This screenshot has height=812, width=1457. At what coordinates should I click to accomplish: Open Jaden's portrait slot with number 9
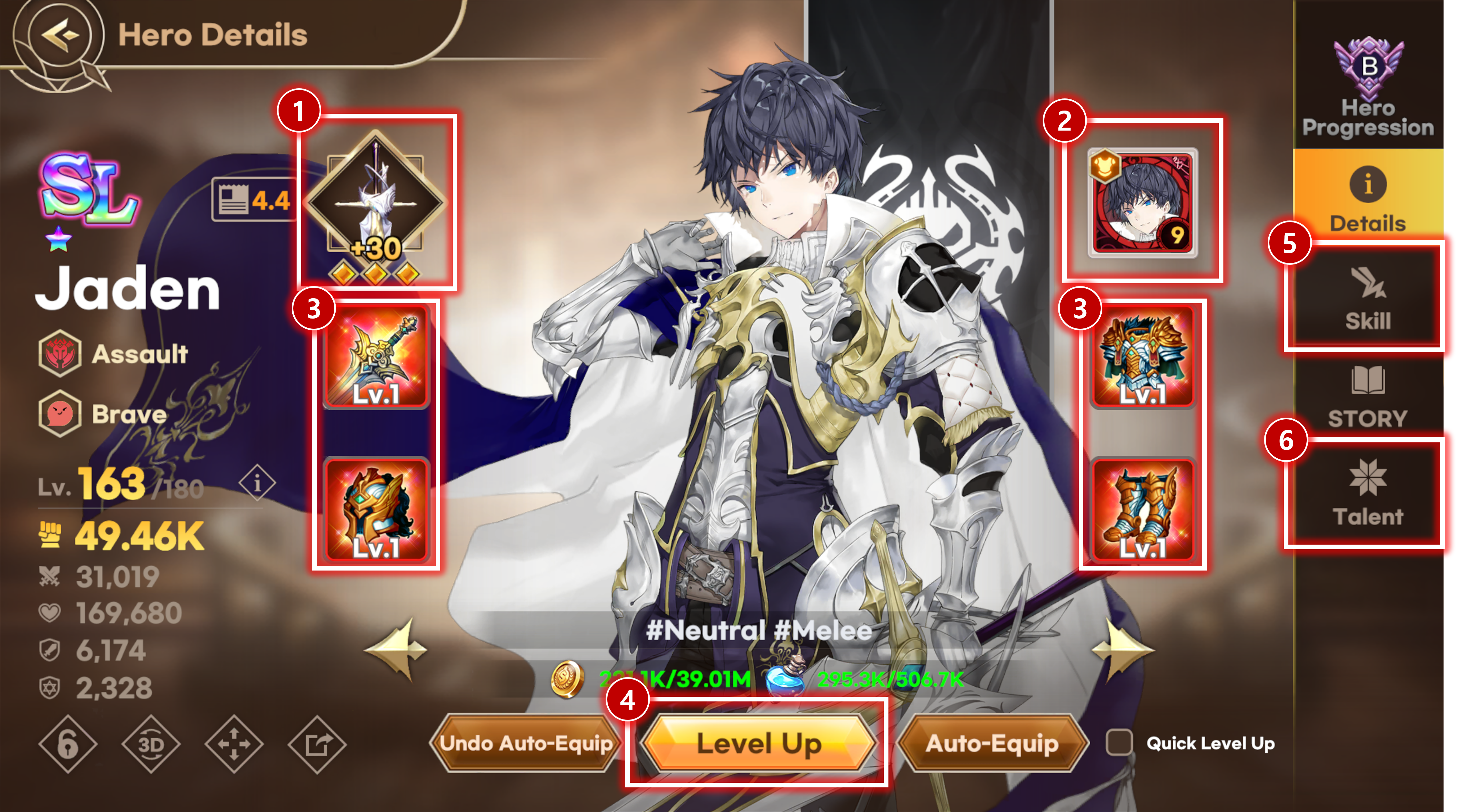tap(1142, 202)
